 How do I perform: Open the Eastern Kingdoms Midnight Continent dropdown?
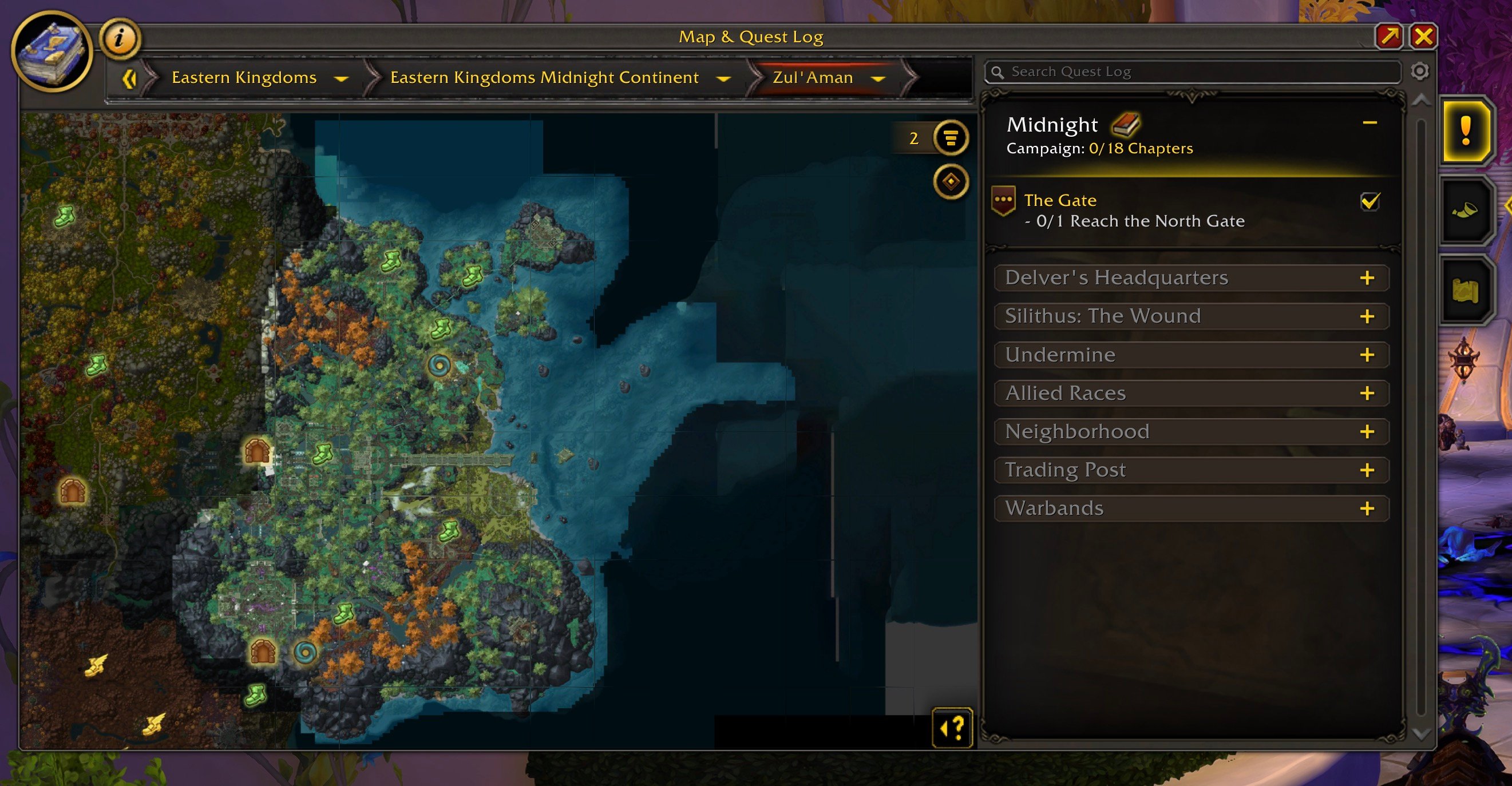point(724,78)
